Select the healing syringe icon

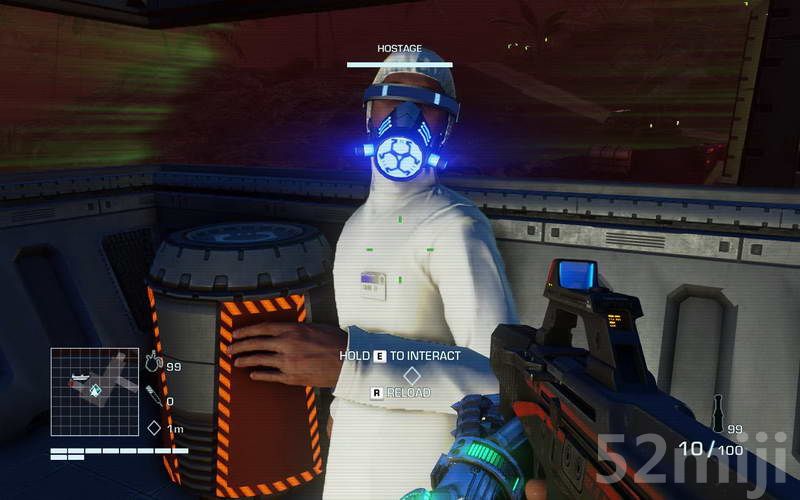tap(154, 398)
